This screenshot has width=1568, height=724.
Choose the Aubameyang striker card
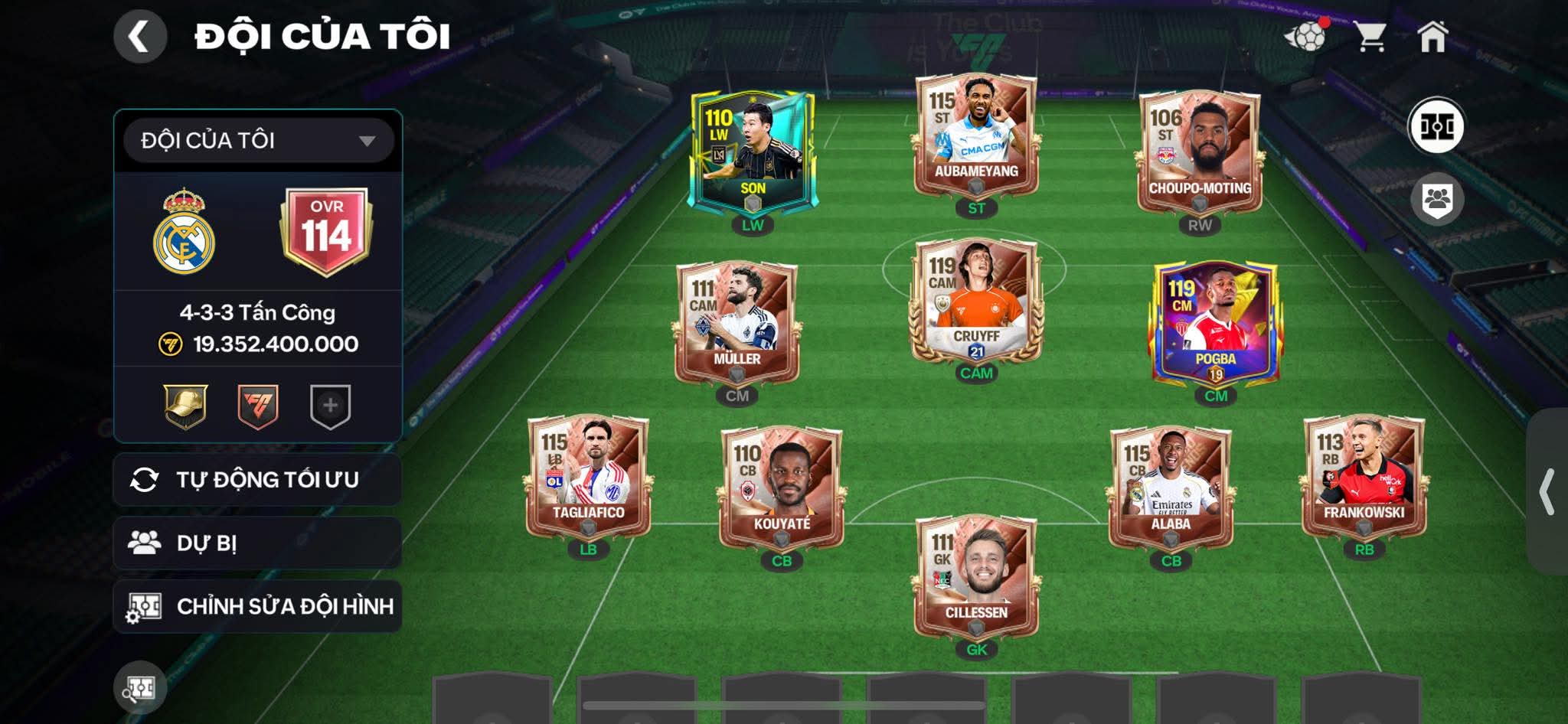point(976,136)
